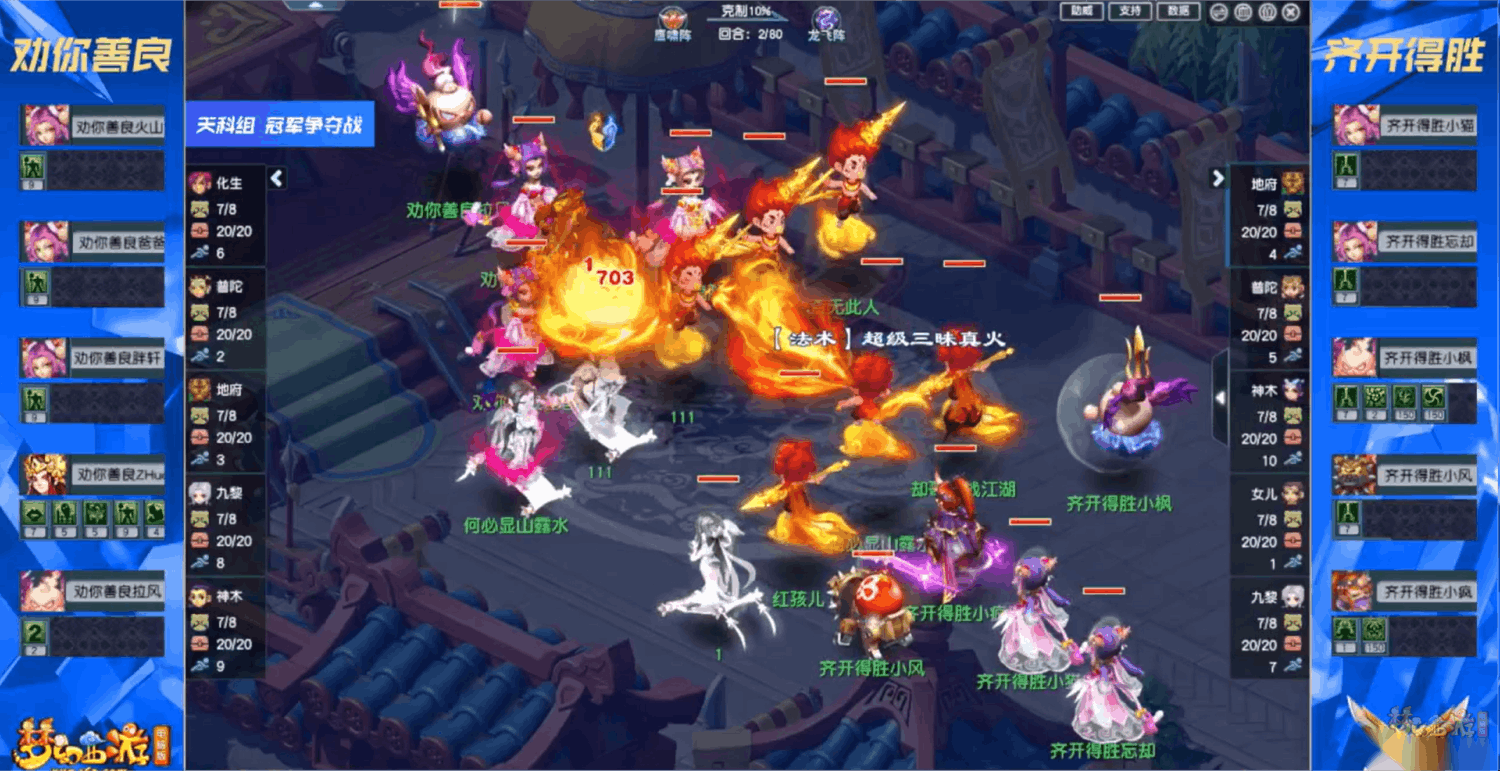
Task: Click the 助威 cheer button
Action: [1081, 11]
